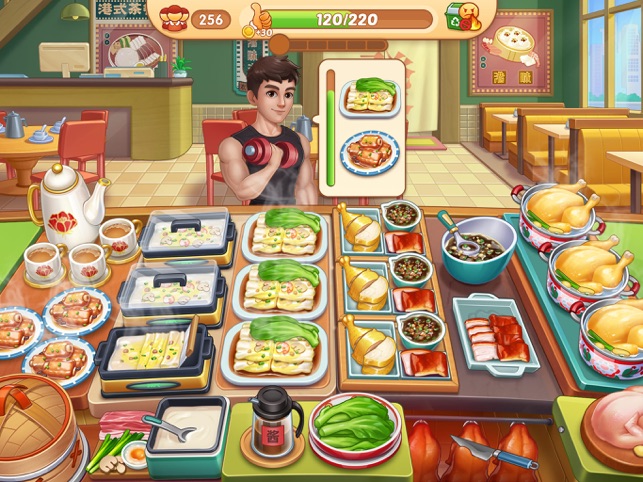Scoop from the white rice batter bowl
The width and height of the screenshot is (643, 482).
point(187,426)
